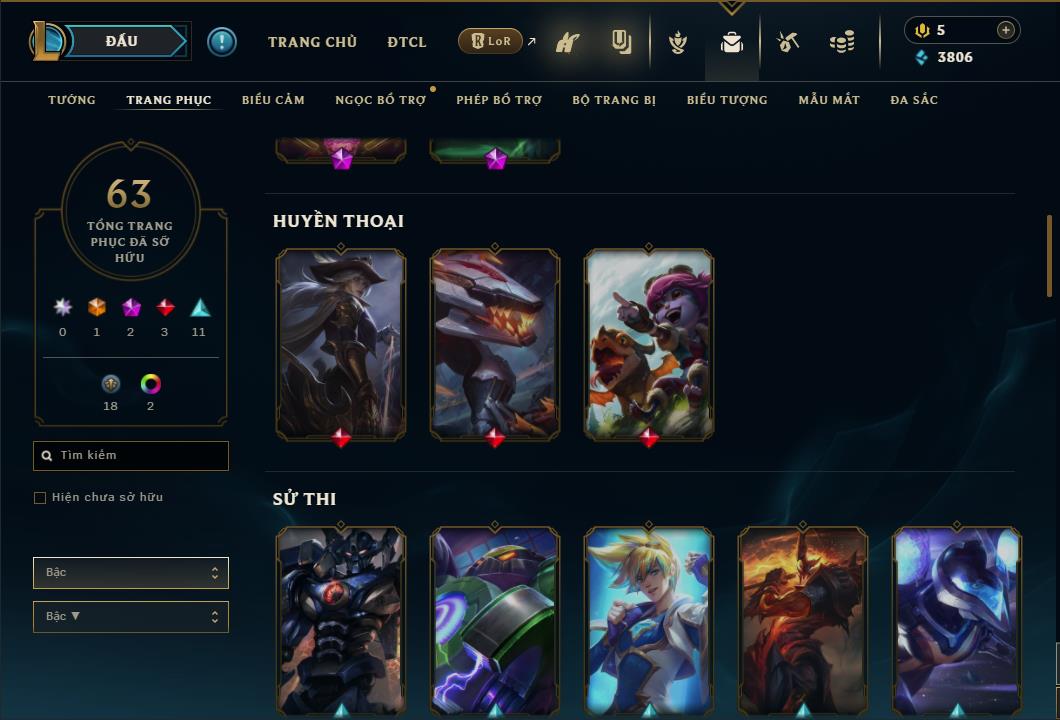
Task: Pick the blond boy in blue epic skin
Action: [x=649, y=618]
